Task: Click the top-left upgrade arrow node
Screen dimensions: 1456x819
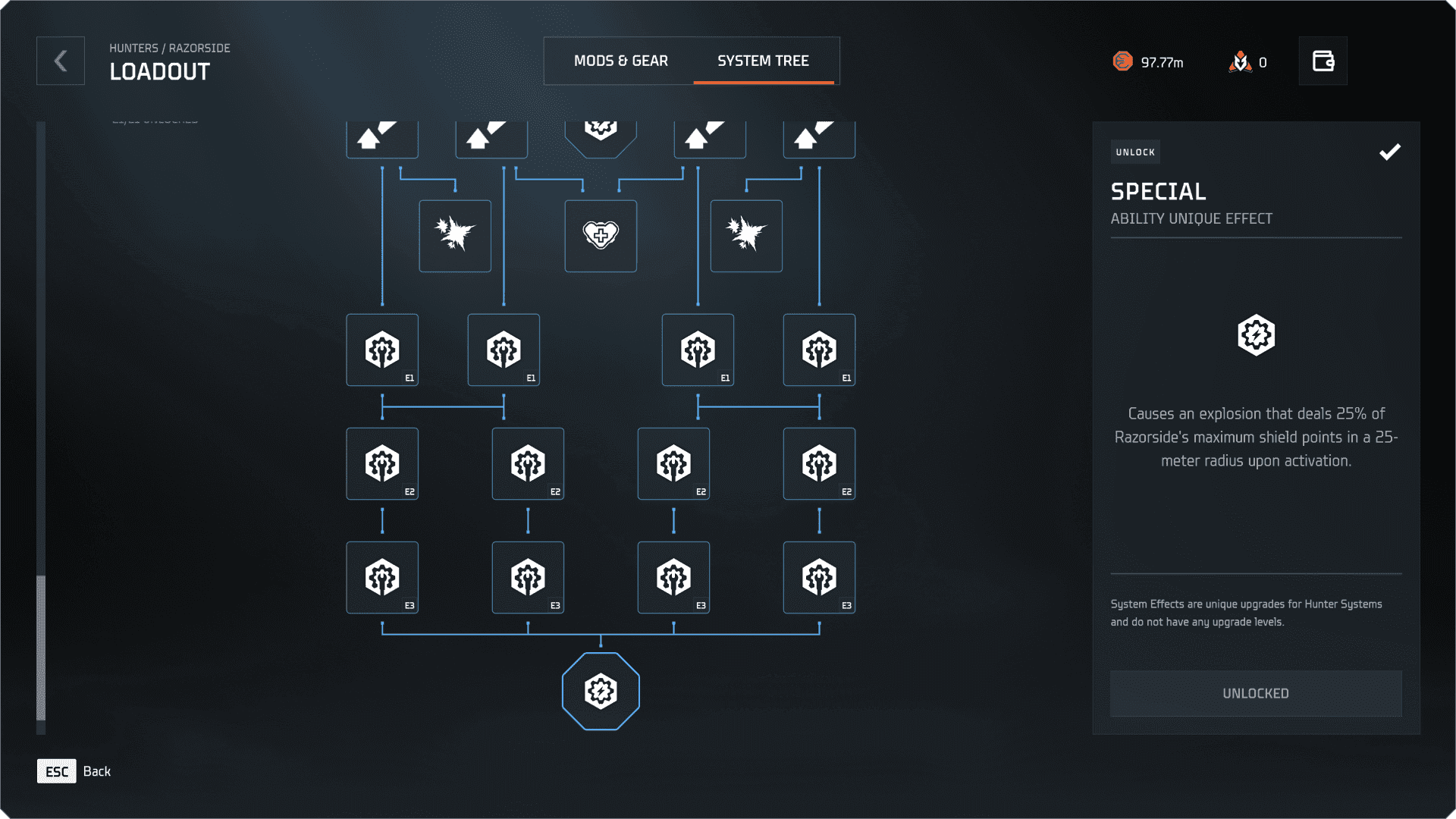Action: [x=381, y=136]
